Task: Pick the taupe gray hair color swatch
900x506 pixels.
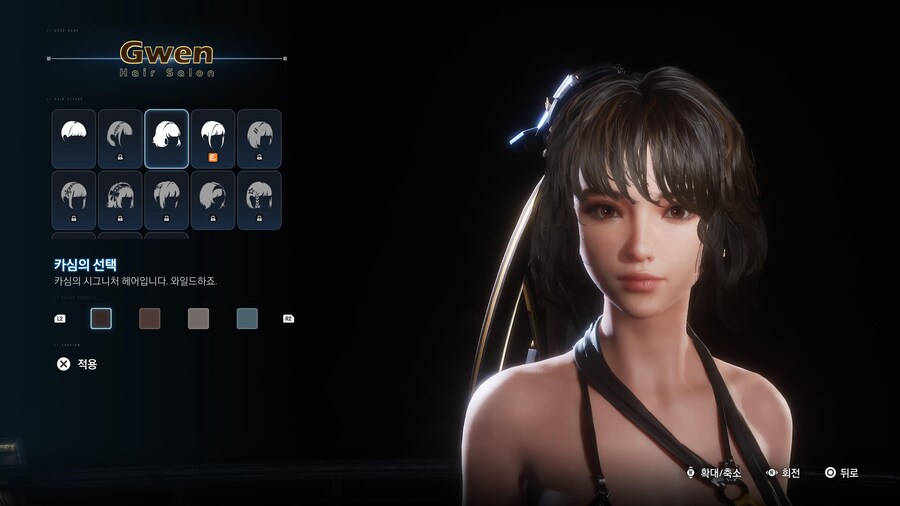Action: 198,318
